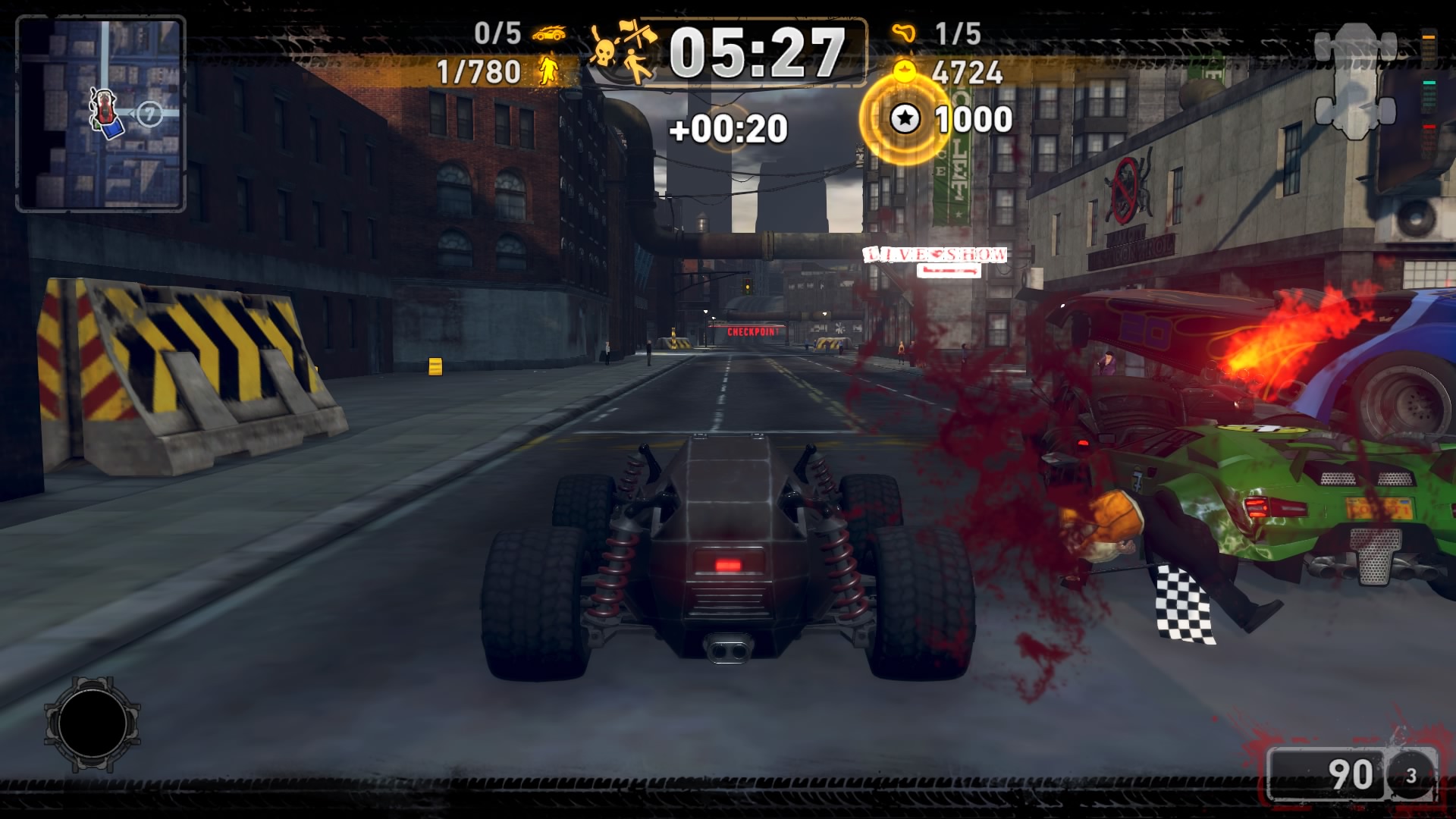
Task: Click the player car marker on the minimap
Action: (104, 108)
